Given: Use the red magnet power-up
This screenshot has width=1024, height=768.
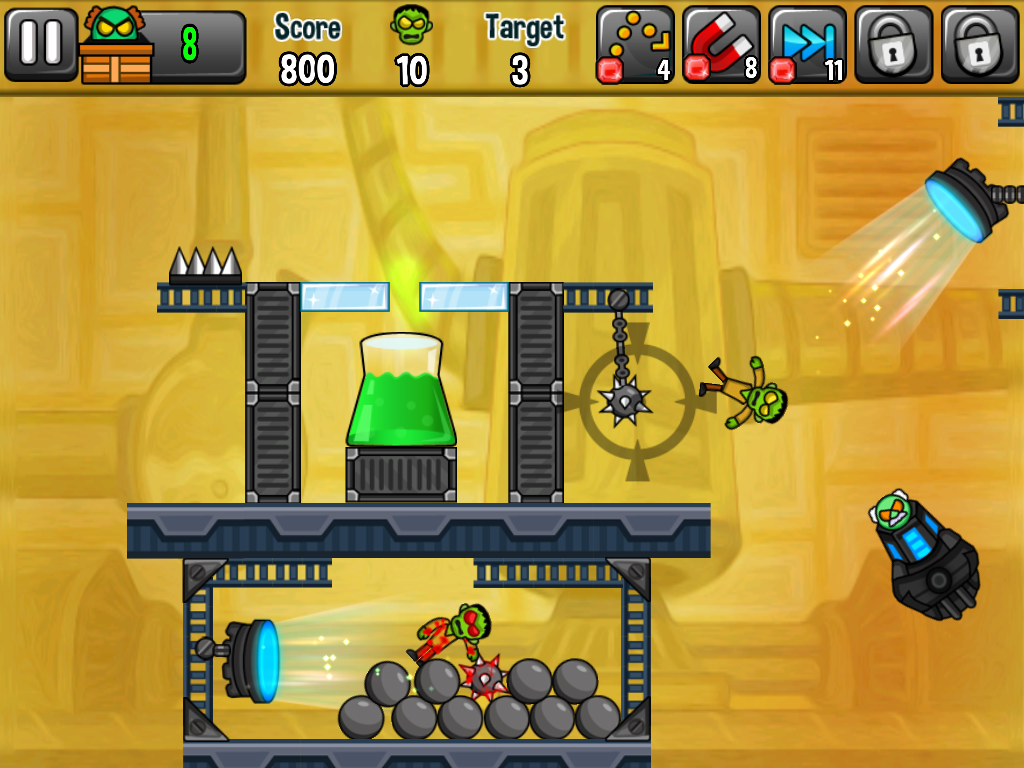Looking at the screenshot, I should tap(721, 45).
